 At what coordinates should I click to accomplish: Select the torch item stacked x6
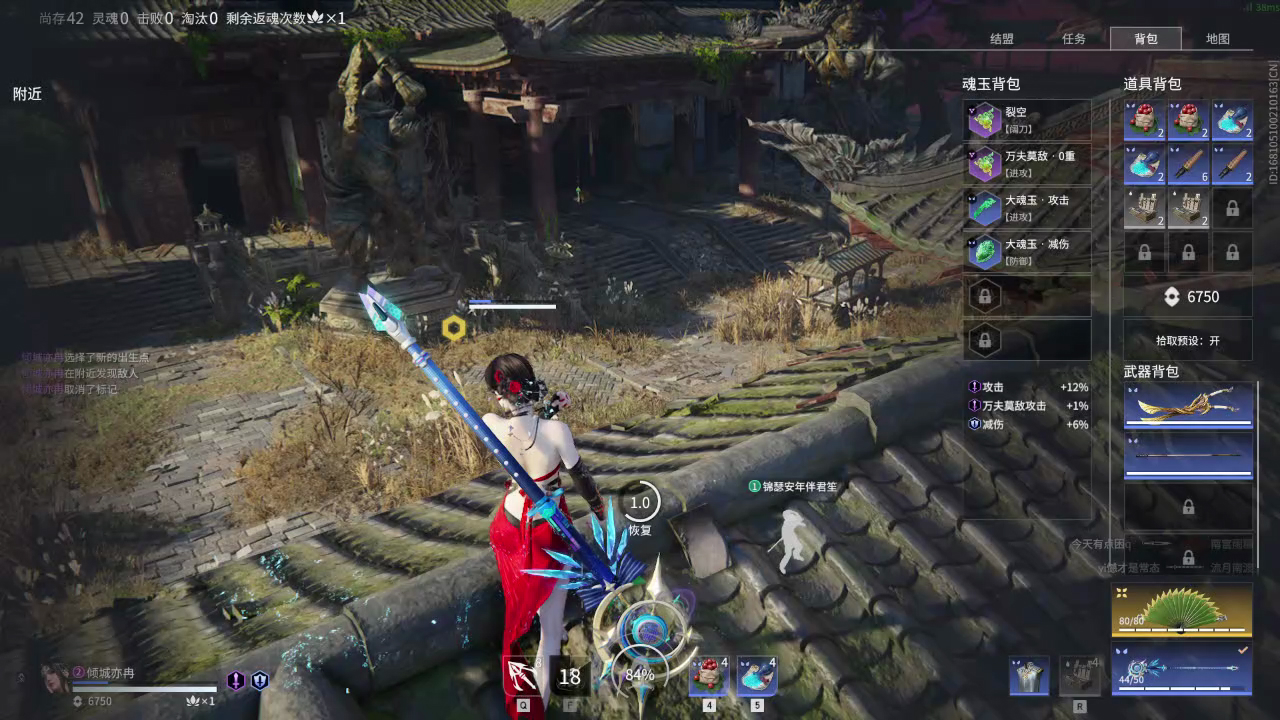pos(1187,163)
